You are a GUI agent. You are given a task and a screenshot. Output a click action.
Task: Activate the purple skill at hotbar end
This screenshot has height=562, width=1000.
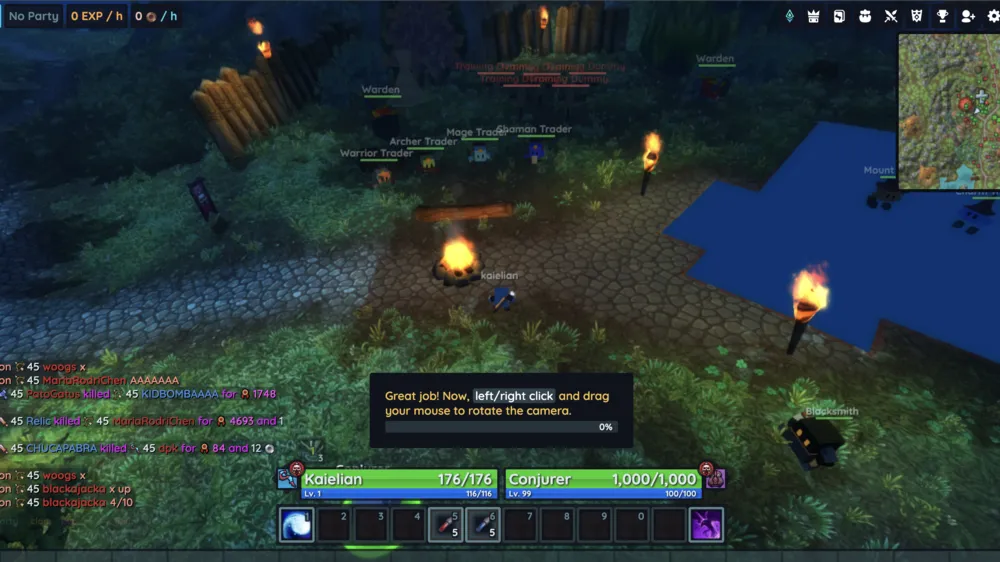click(707, 524)
